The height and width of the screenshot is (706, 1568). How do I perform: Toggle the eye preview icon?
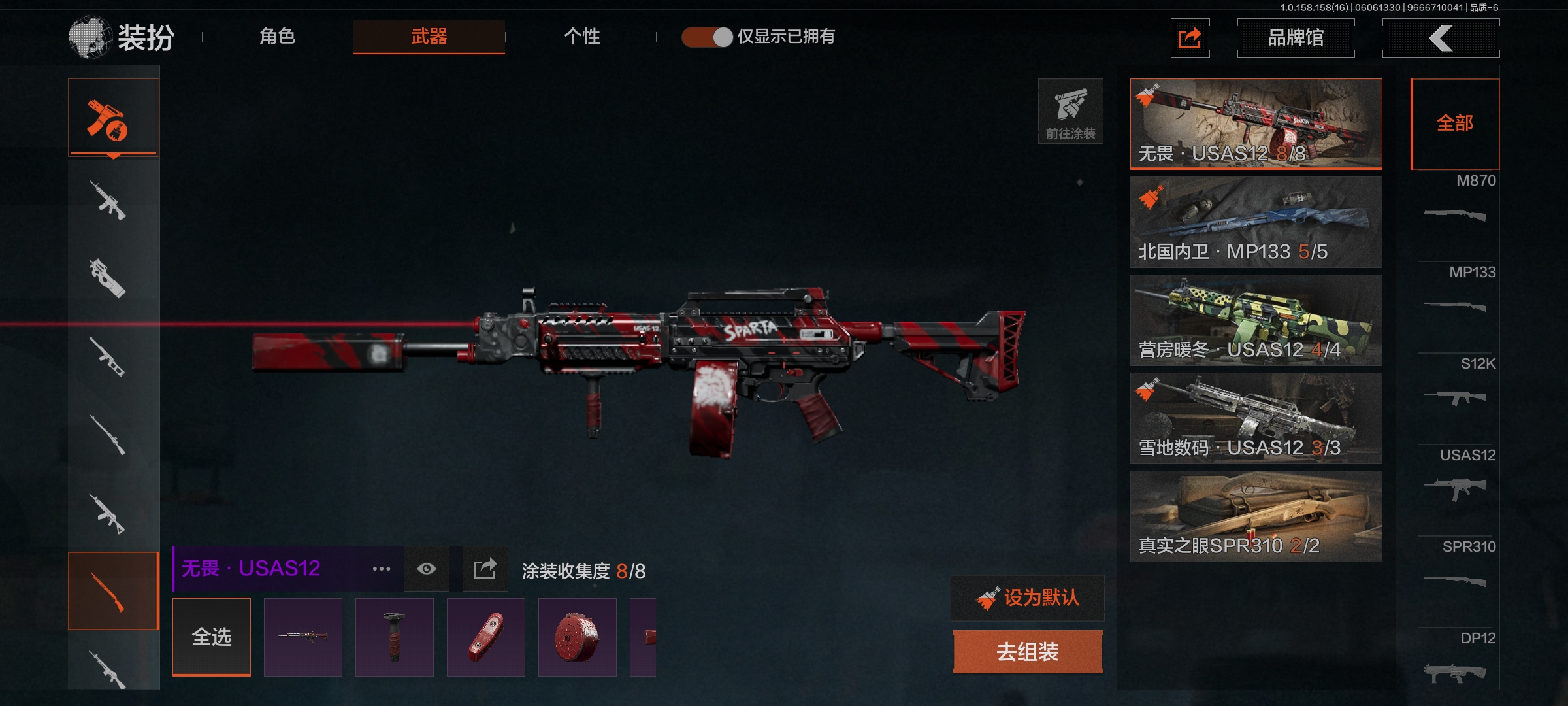[x=427, y=569]
